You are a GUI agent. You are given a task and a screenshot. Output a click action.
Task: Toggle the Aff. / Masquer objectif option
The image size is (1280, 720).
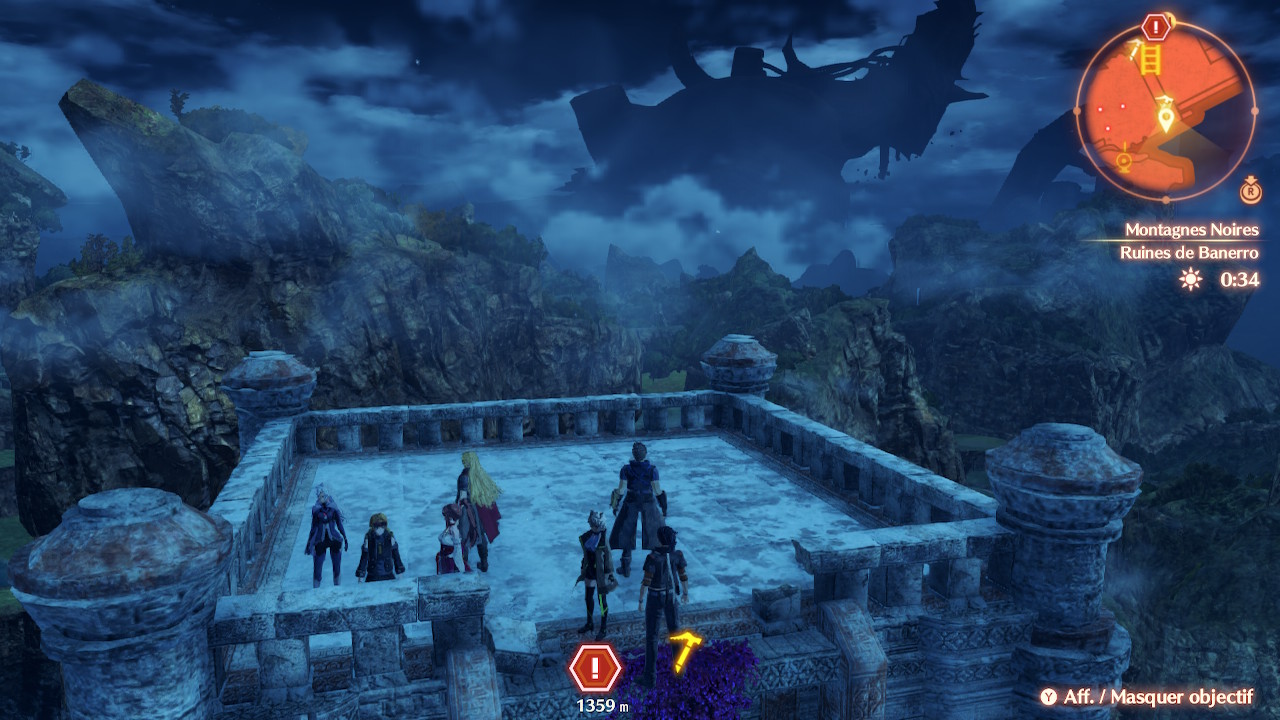point(1146,697)
